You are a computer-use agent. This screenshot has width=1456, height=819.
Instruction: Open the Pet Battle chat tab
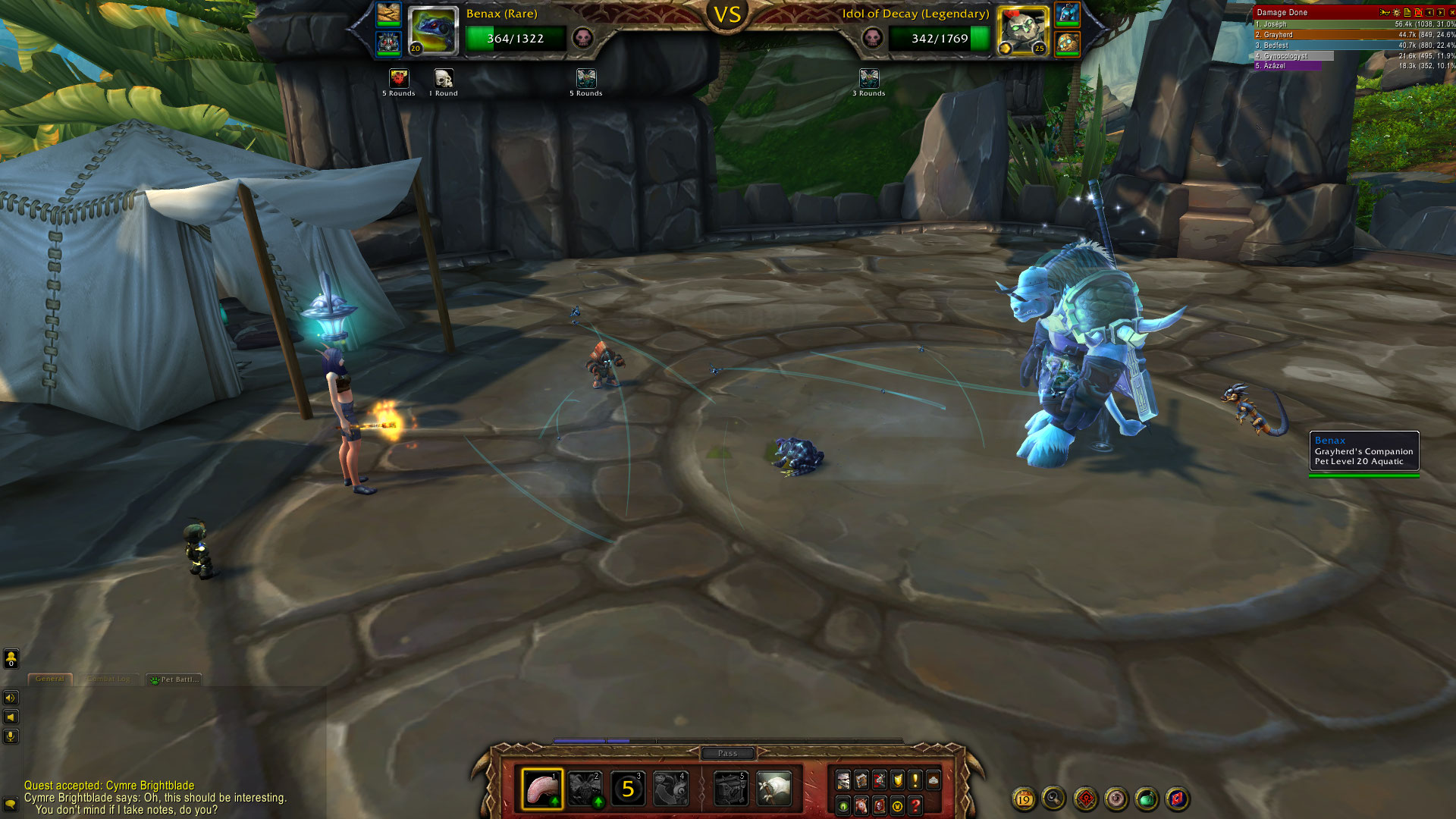(x=175, y=679)
